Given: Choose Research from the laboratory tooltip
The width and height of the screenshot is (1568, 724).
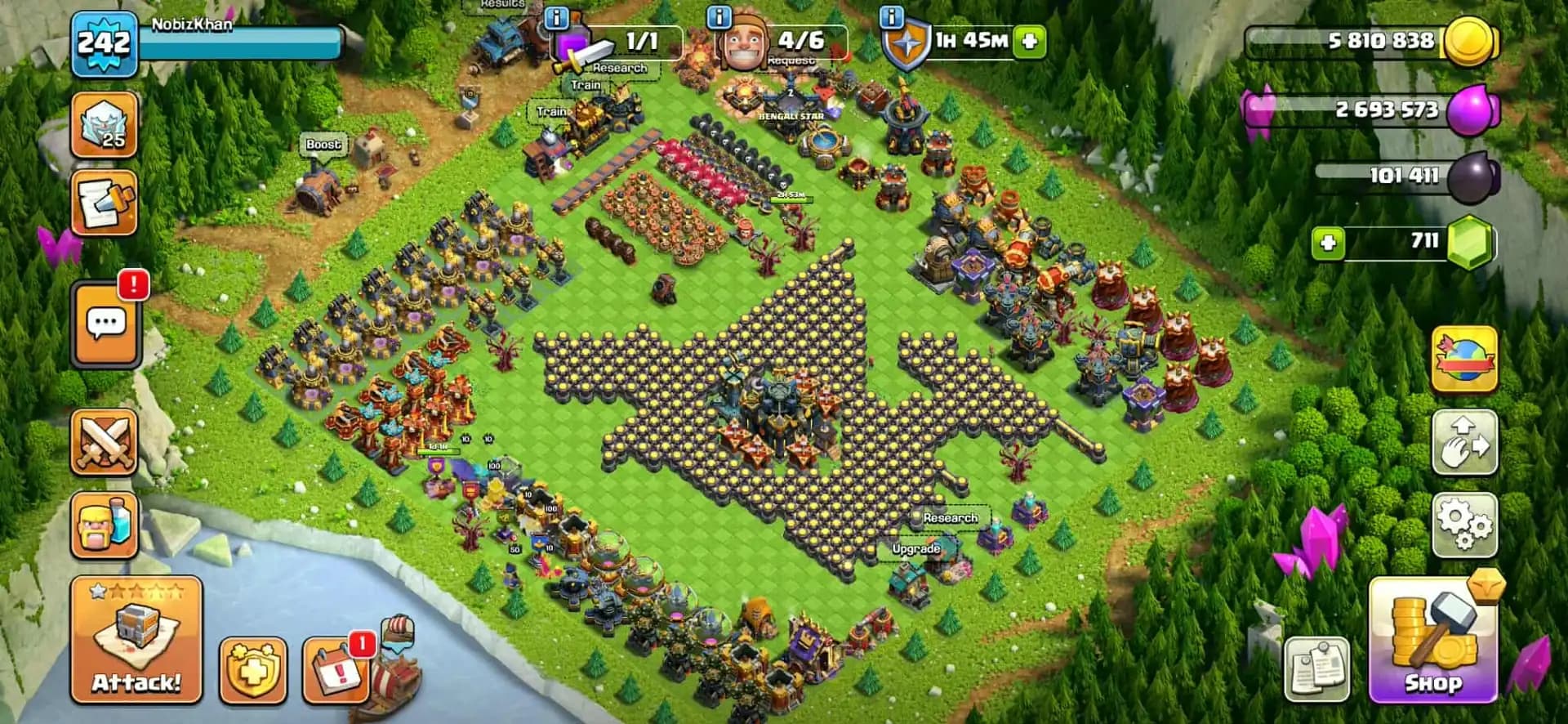Looking at the screenshot, I should tap(950, 518).
